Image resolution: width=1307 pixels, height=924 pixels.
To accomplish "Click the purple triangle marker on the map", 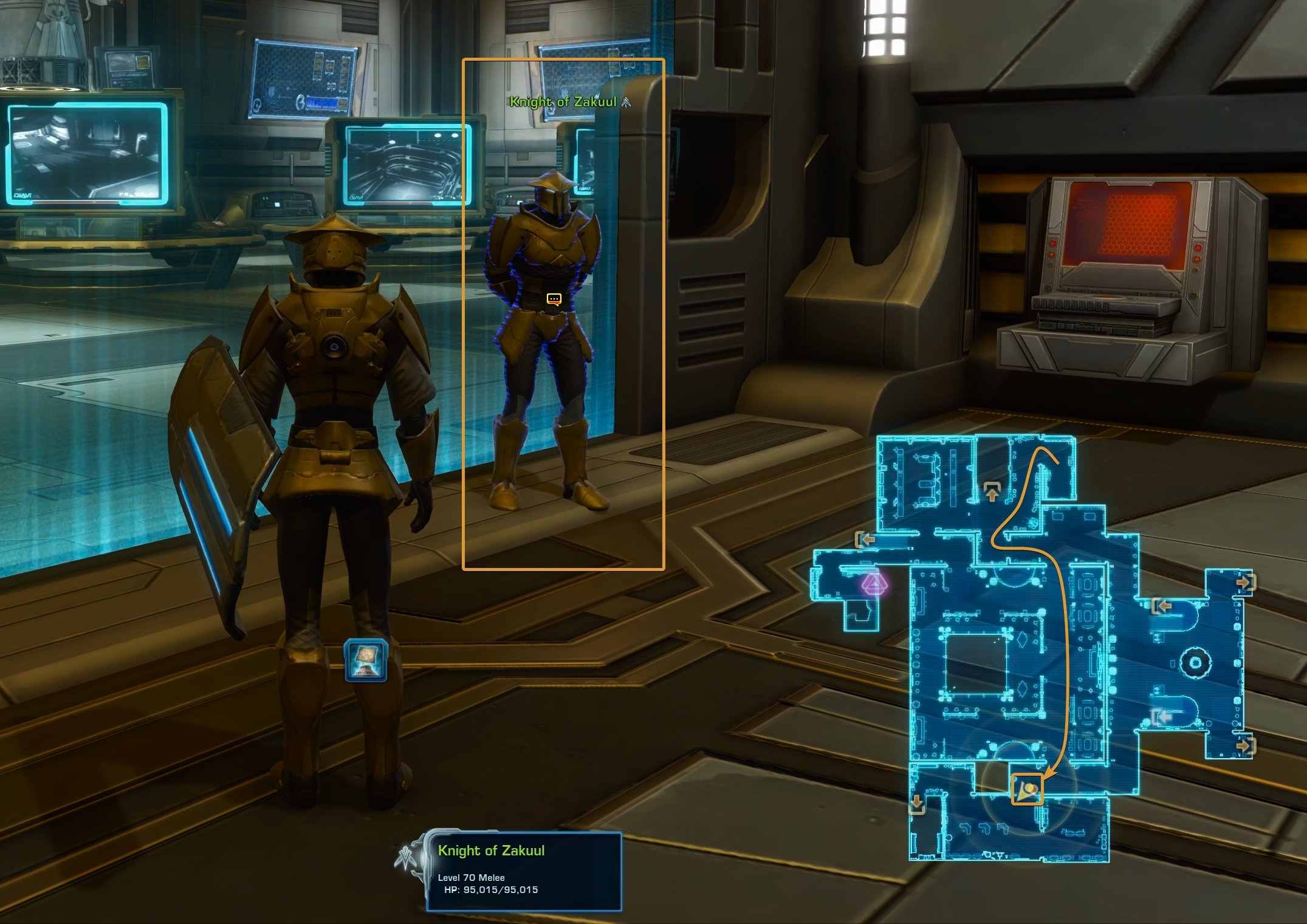I will pos(874,585).
